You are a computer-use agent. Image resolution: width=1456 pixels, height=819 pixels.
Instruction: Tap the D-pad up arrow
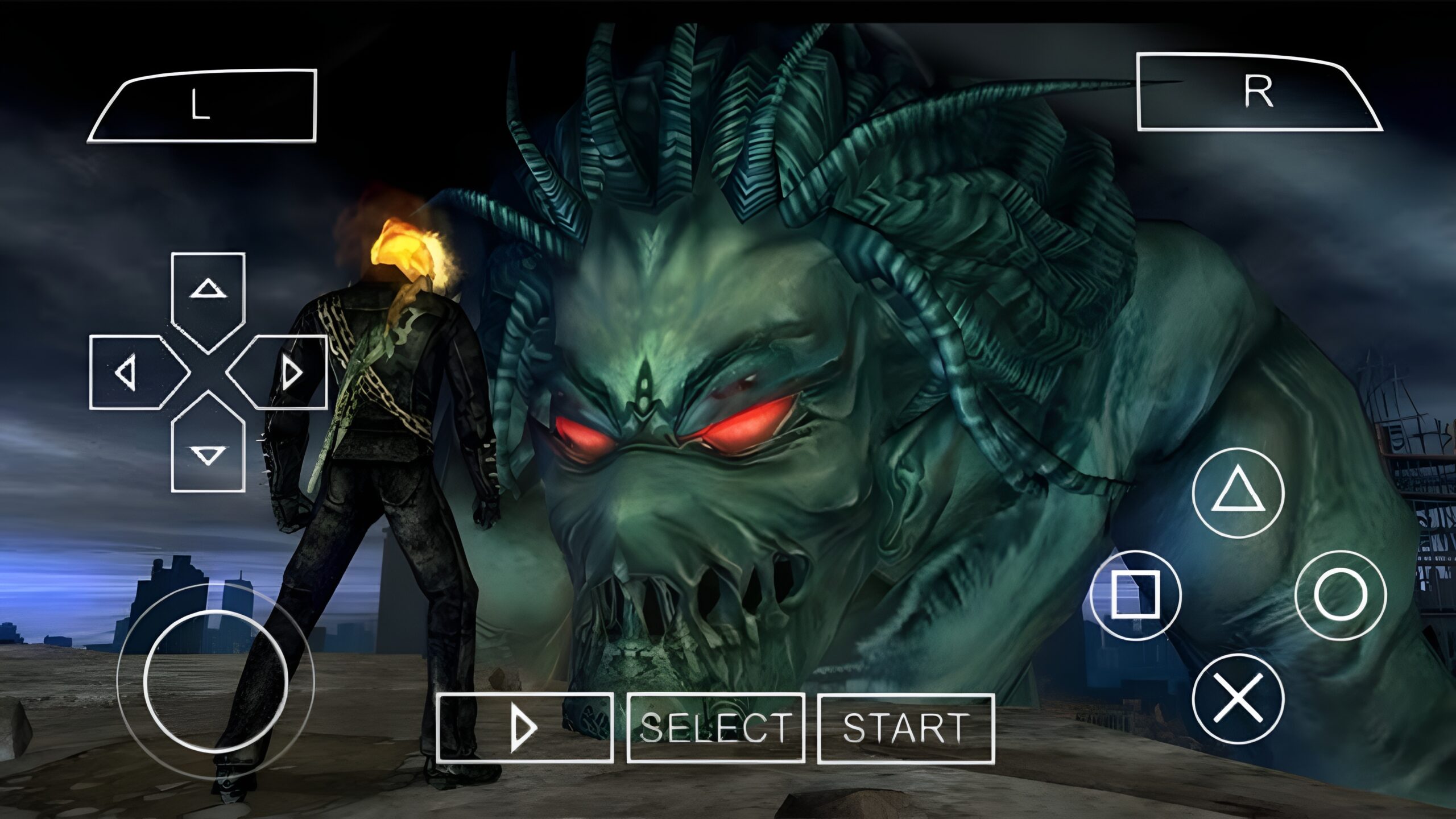tap(208, 295)
